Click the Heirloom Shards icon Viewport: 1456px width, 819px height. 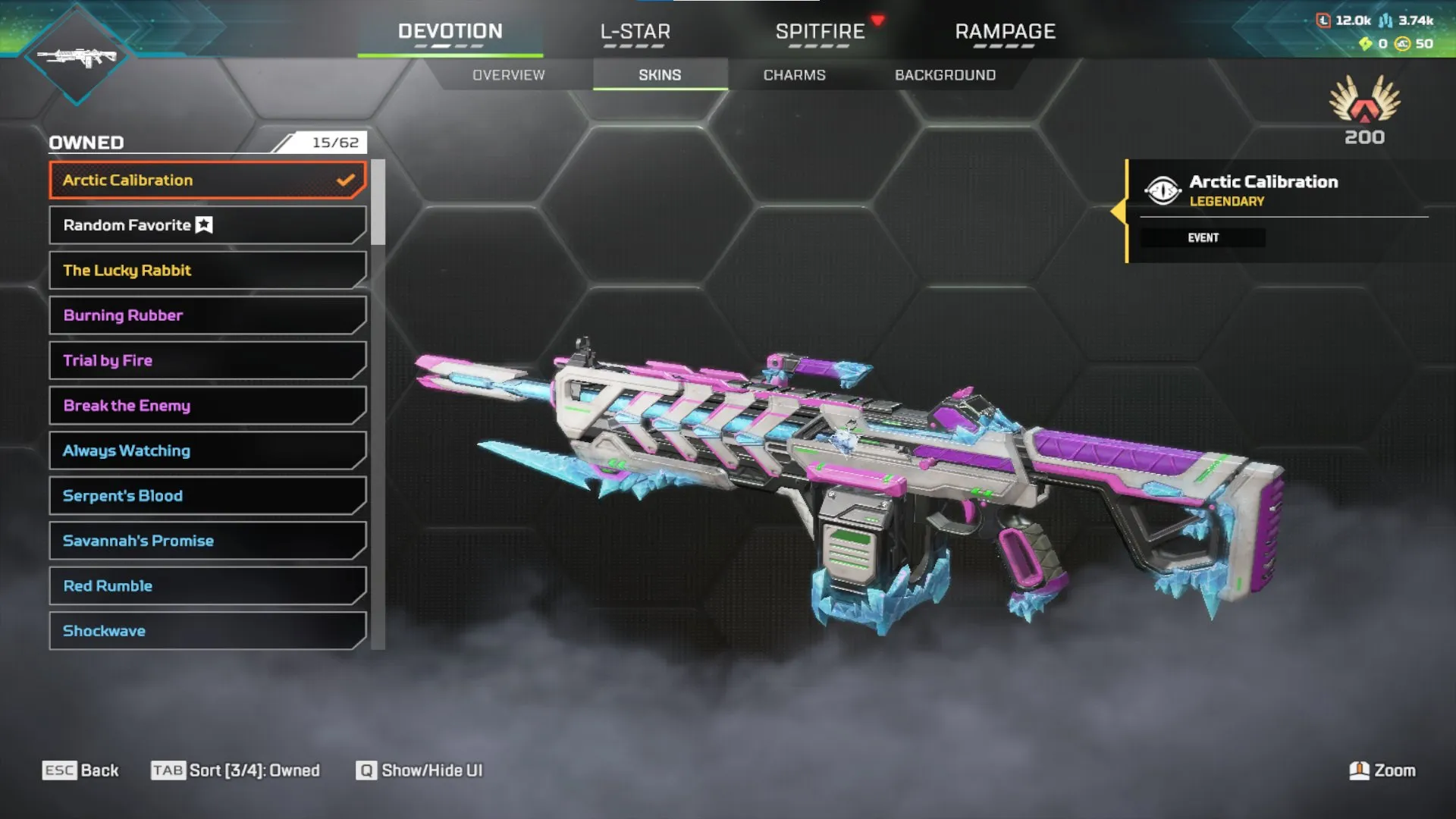pyautogui.click(x=1364, y=44)
